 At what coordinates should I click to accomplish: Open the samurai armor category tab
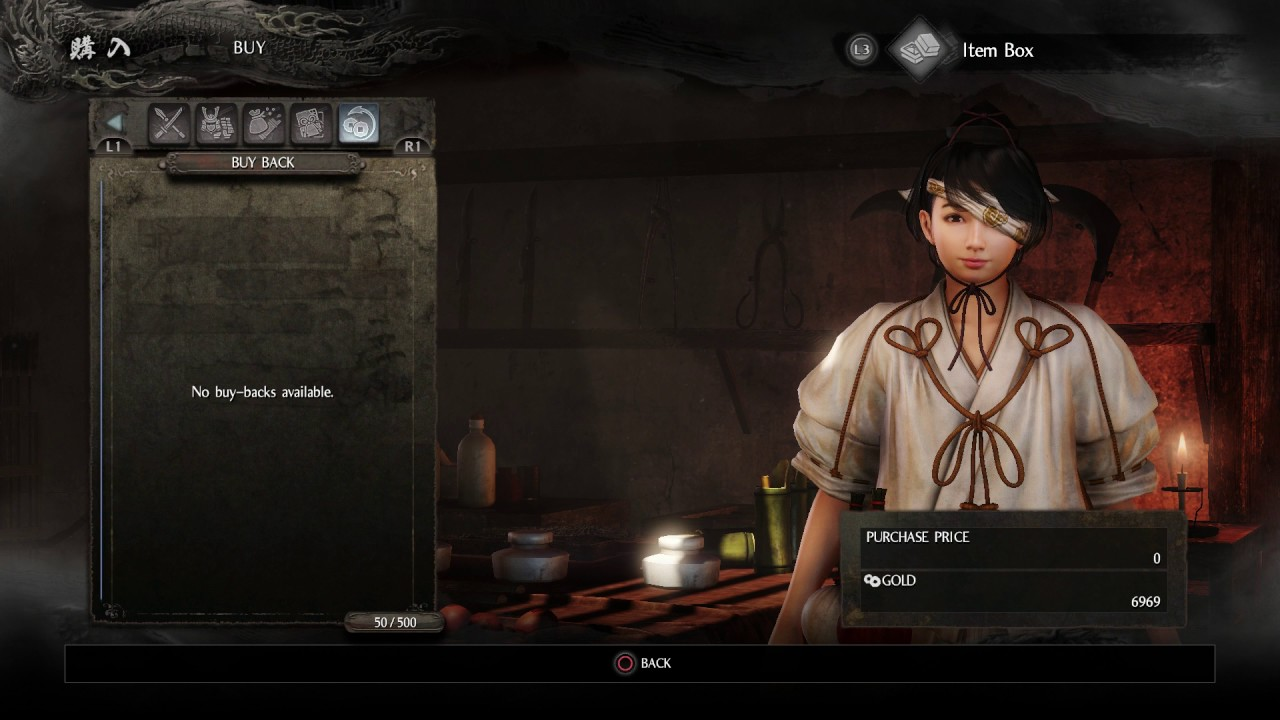216,124
